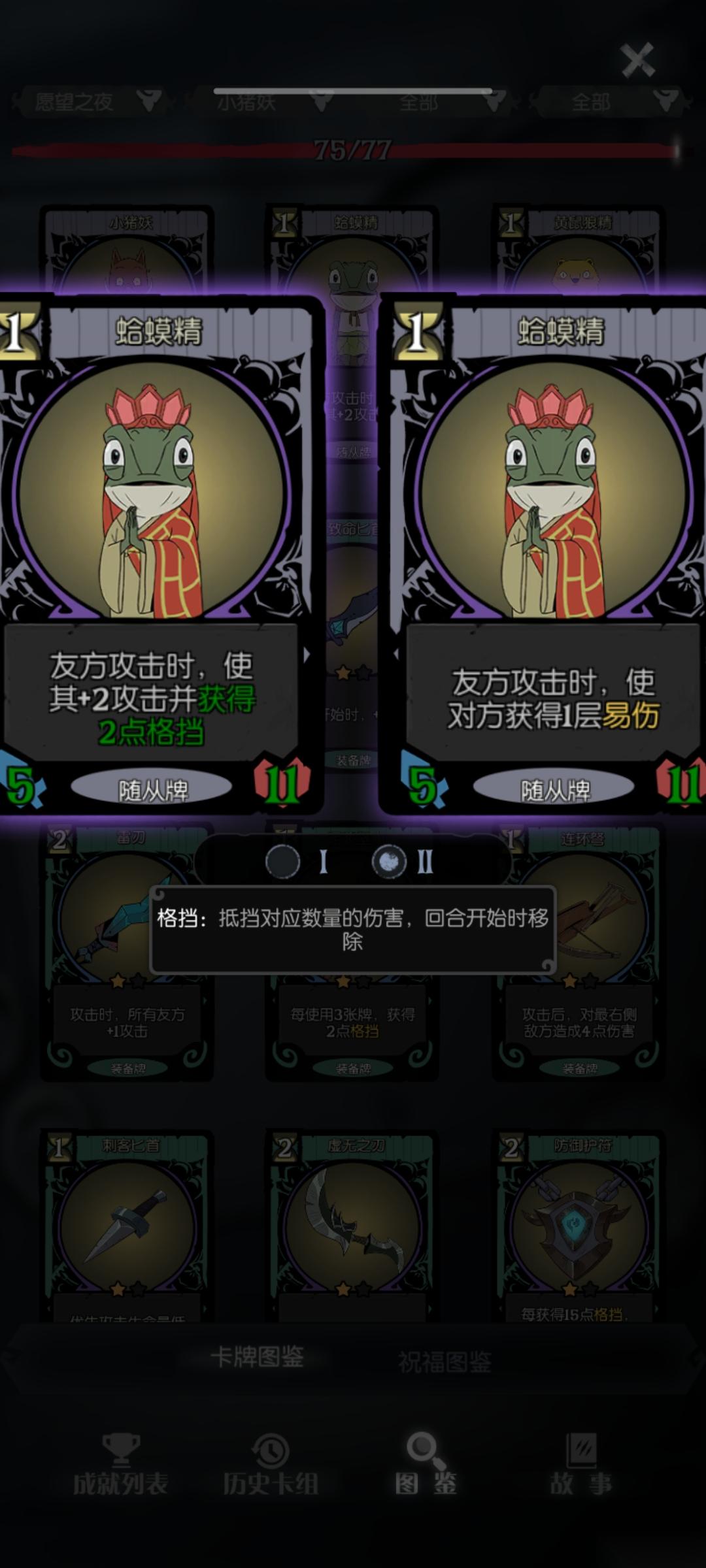Select the level I card version

point(284,862)
